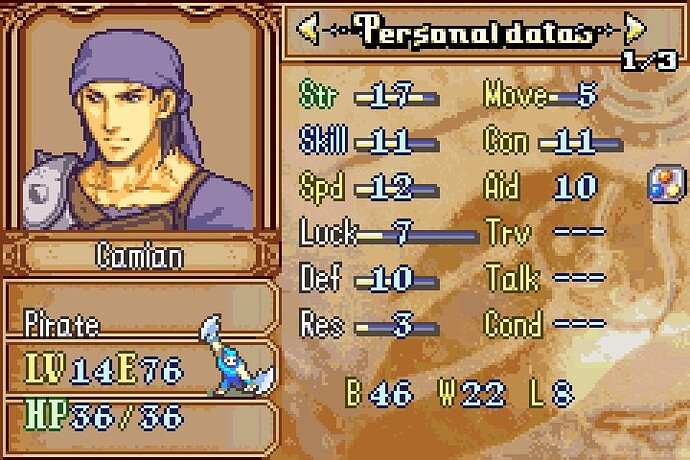Screen dimensions: 690x460
Task: Select the affinity icon next to Aid
Action: (666, 186)
